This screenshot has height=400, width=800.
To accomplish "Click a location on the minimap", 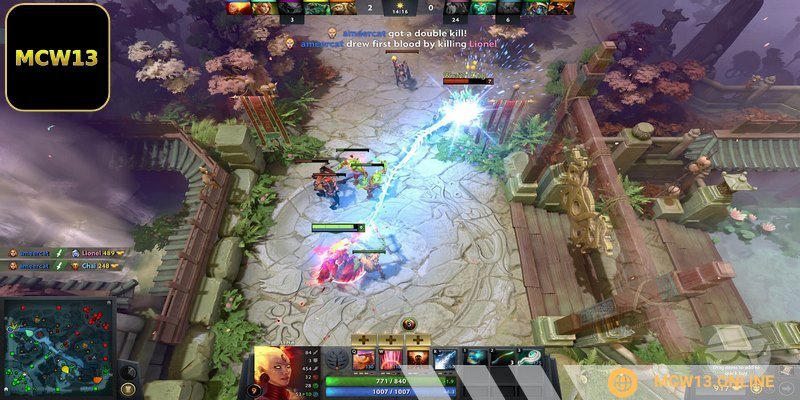I will (x=60, y=346).
